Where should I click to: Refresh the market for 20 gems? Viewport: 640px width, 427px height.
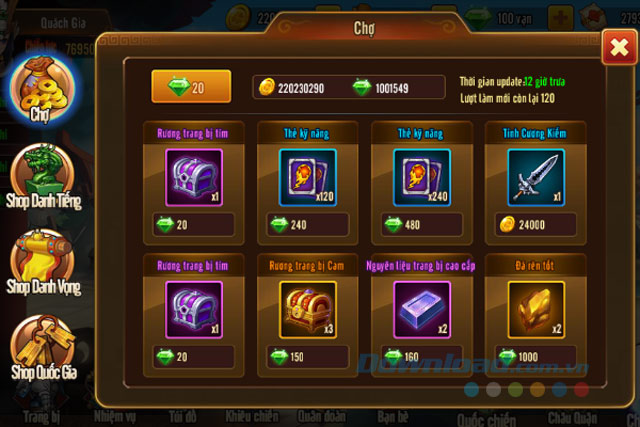pyautogui.click(x=190, y=87)
